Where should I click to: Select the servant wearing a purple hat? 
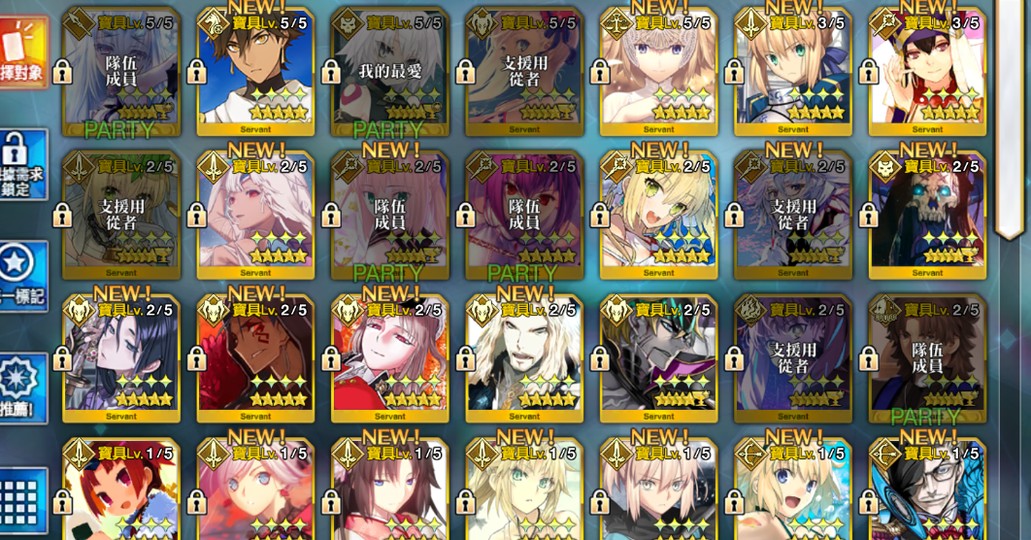[x=927, y=73]
